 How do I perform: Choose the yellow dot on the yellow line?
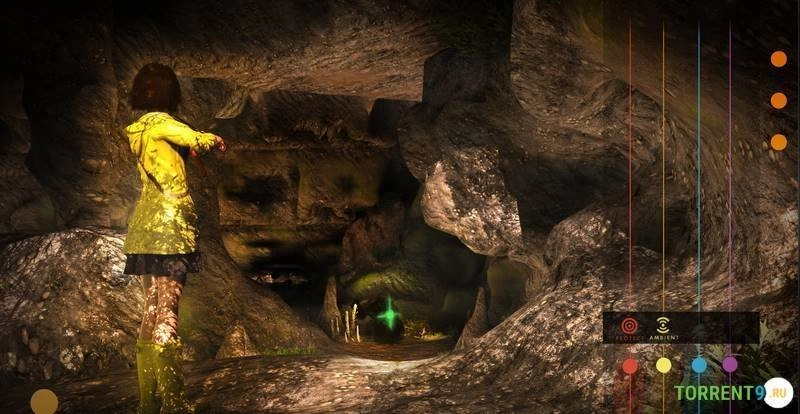(663, 366)
